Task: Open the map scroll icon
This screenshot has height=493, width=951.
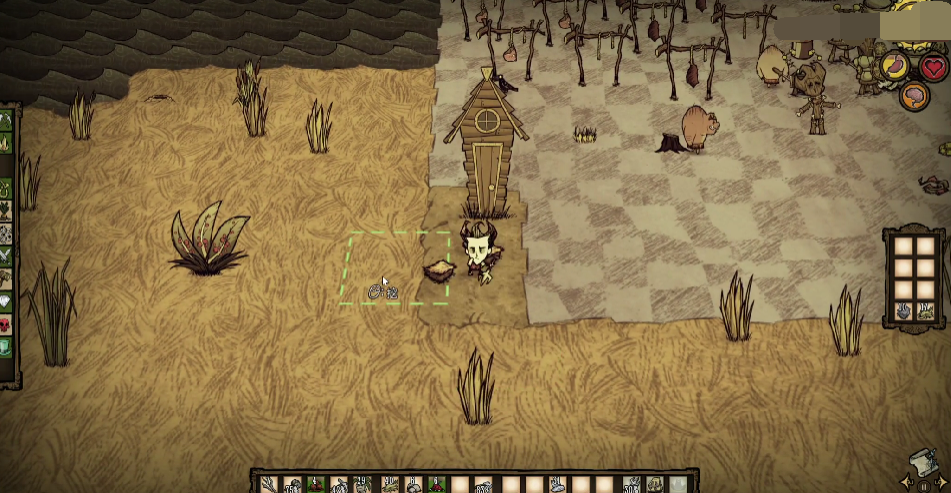Action: pos(925,465)
